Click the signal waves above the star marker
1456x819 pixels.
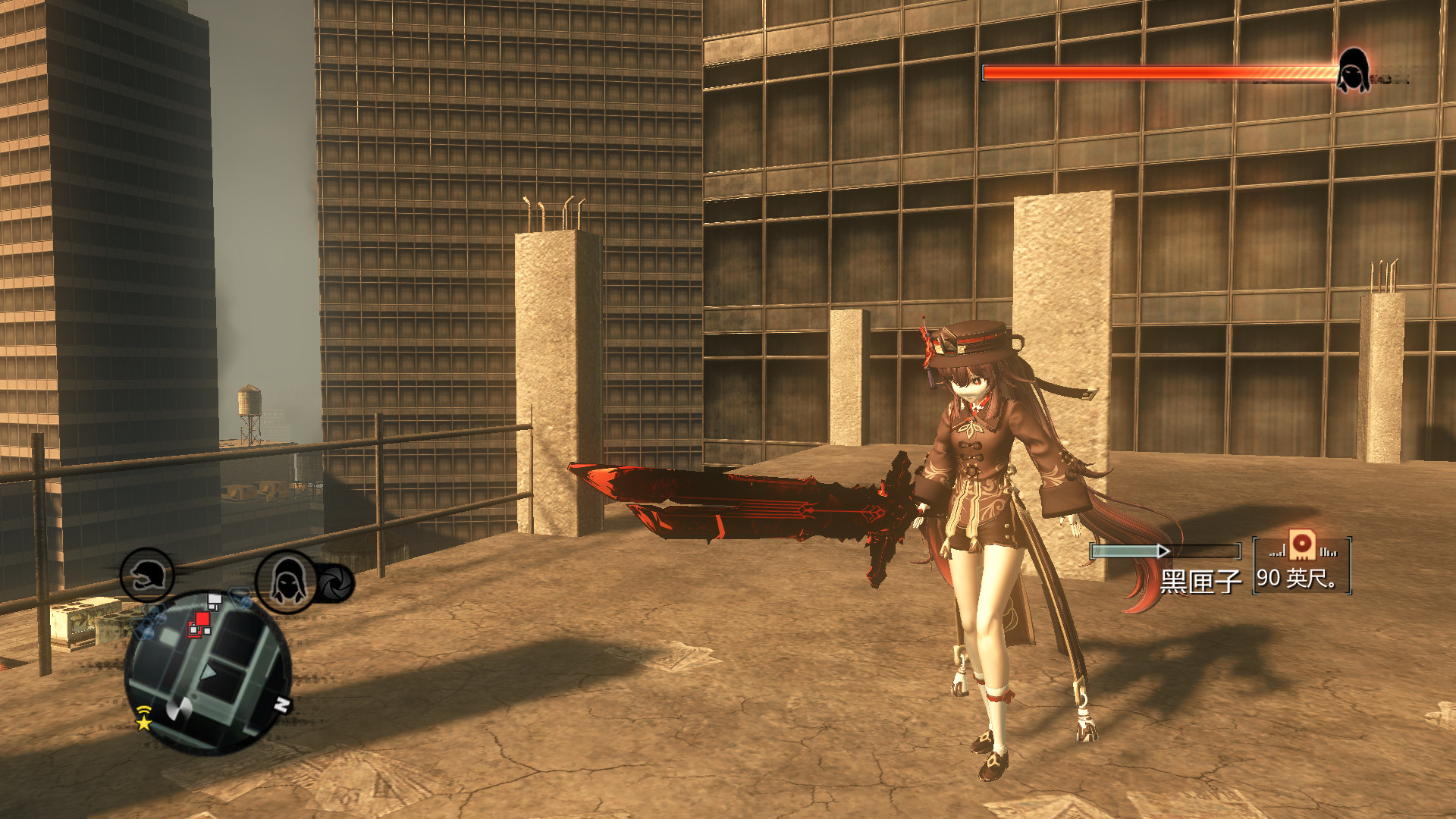coord(143,709)
